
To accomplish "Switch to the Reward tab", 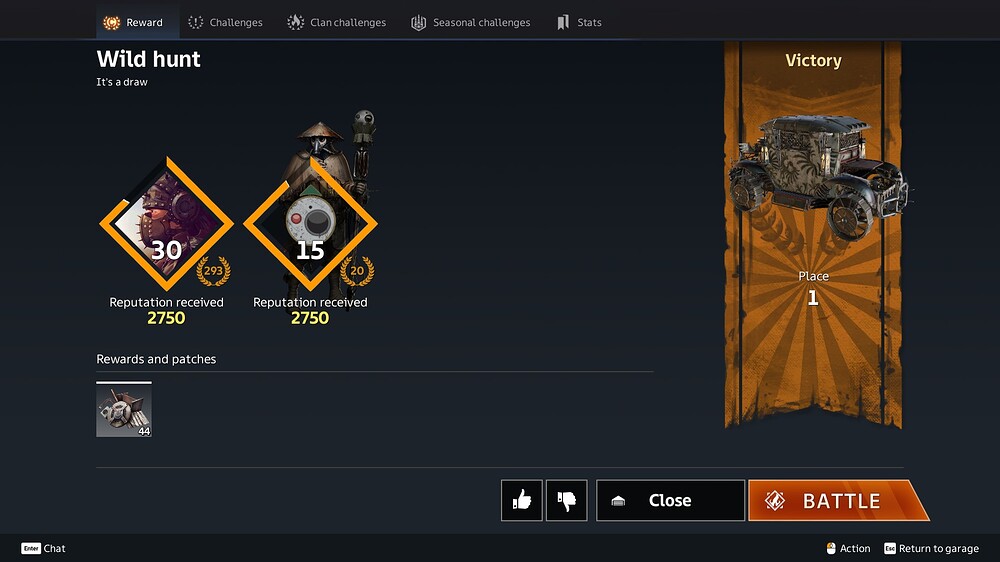I will (134, 22).
